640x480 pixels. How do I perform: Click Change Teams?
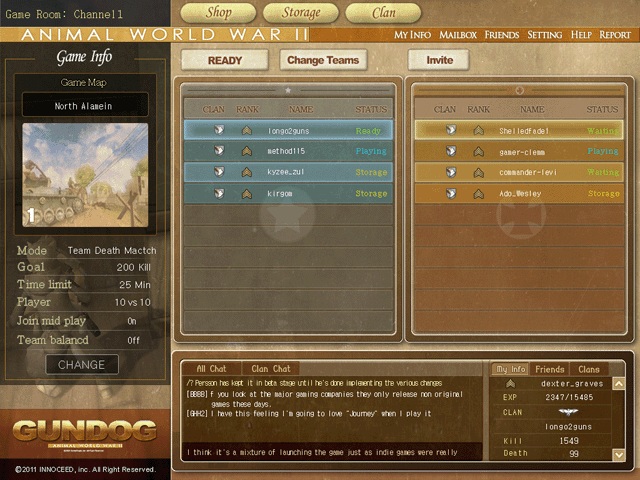(x=322, y=60)
